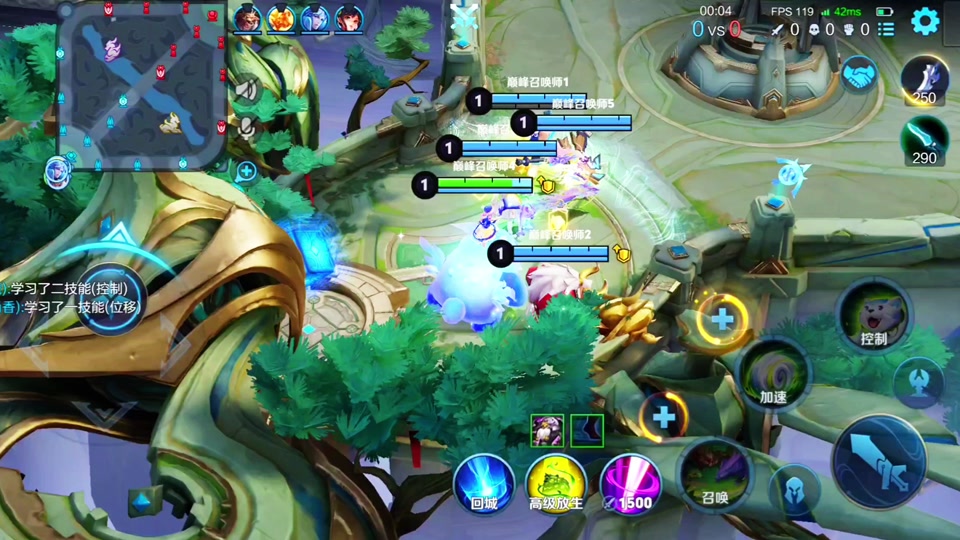Buy the recommended item costing 250
This screenshot has height=540, width=960.
[x=924, y=80]
